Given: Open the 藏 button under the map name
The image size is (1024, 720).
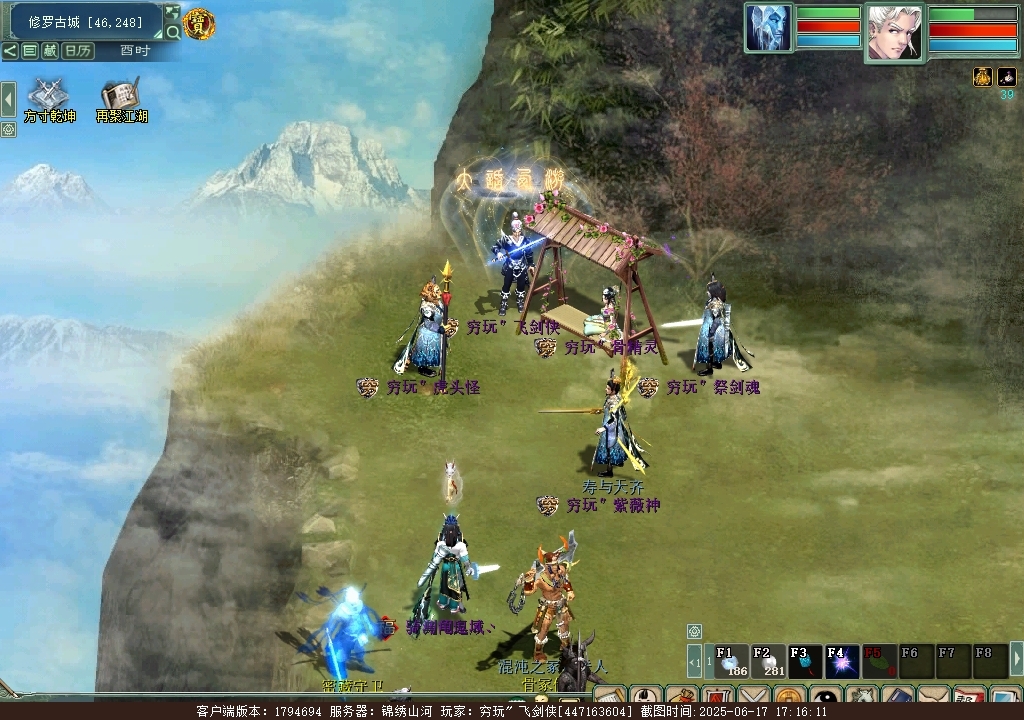Looking at the screenshot, I should click(x=49, y=51).
